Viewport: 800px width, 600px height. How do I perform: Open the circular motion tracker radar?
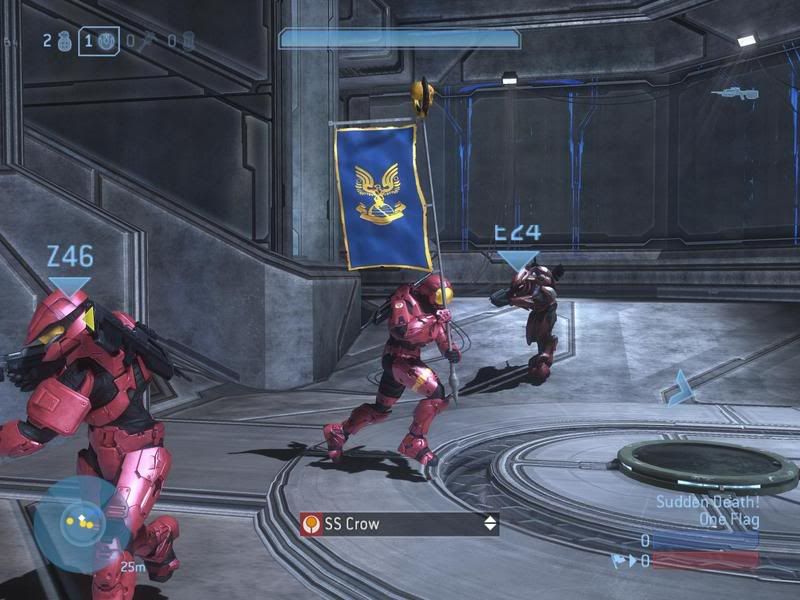(77, 522)
